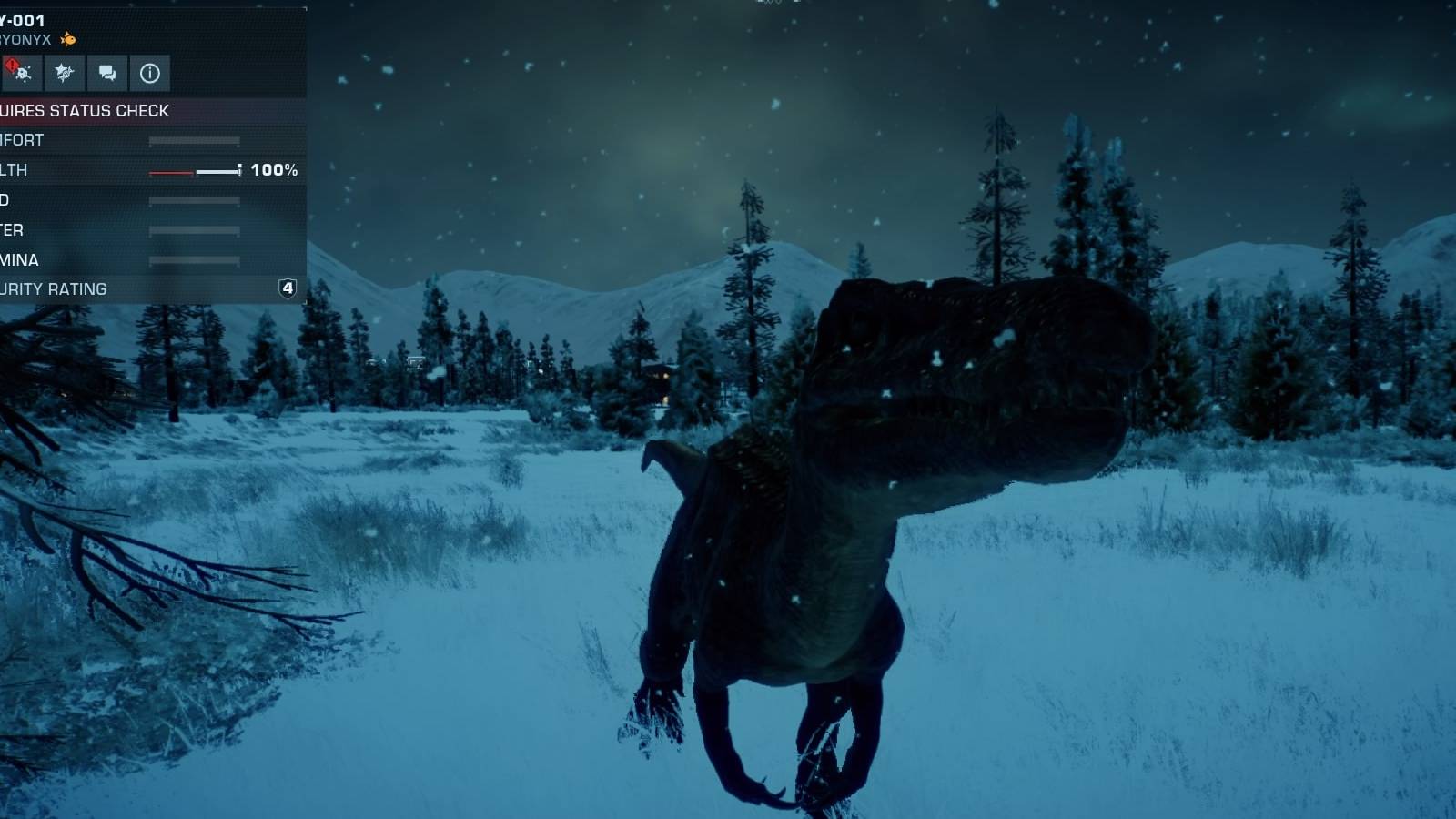Click the fish diet icon next to BARYONYX

tap(68, 40)
